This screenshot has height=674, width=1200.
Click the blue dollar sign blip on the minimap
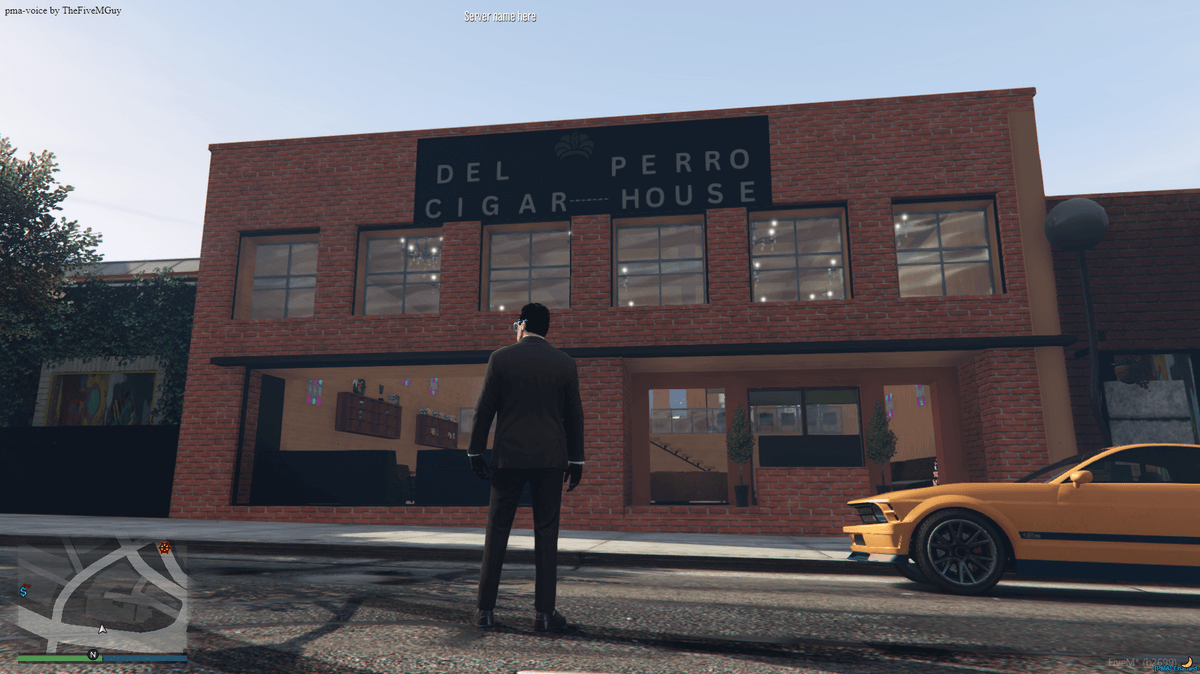[x=22, y=592]
